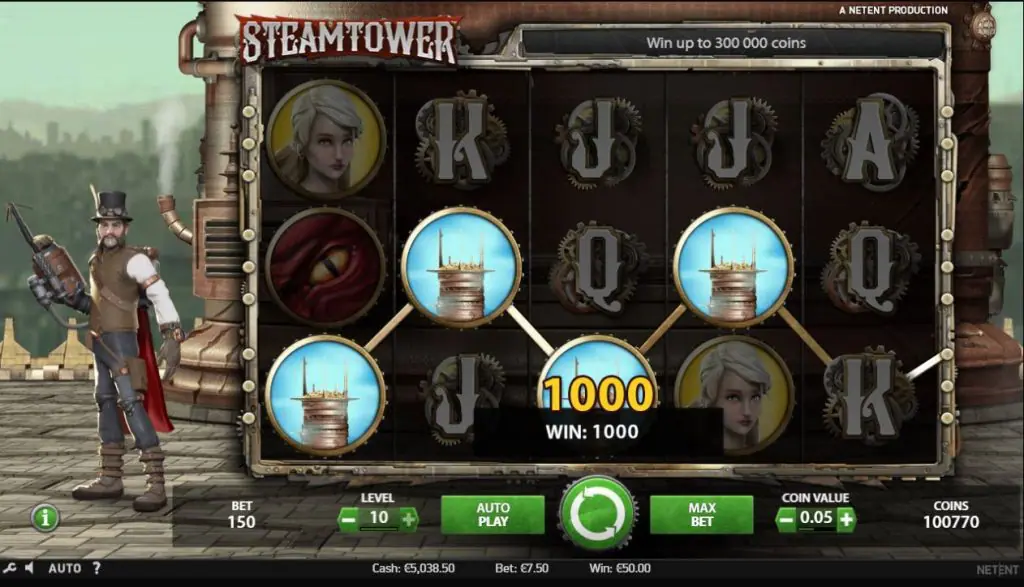
Task: Open the wrench settings icon
Action: click(x=11, y=568)
